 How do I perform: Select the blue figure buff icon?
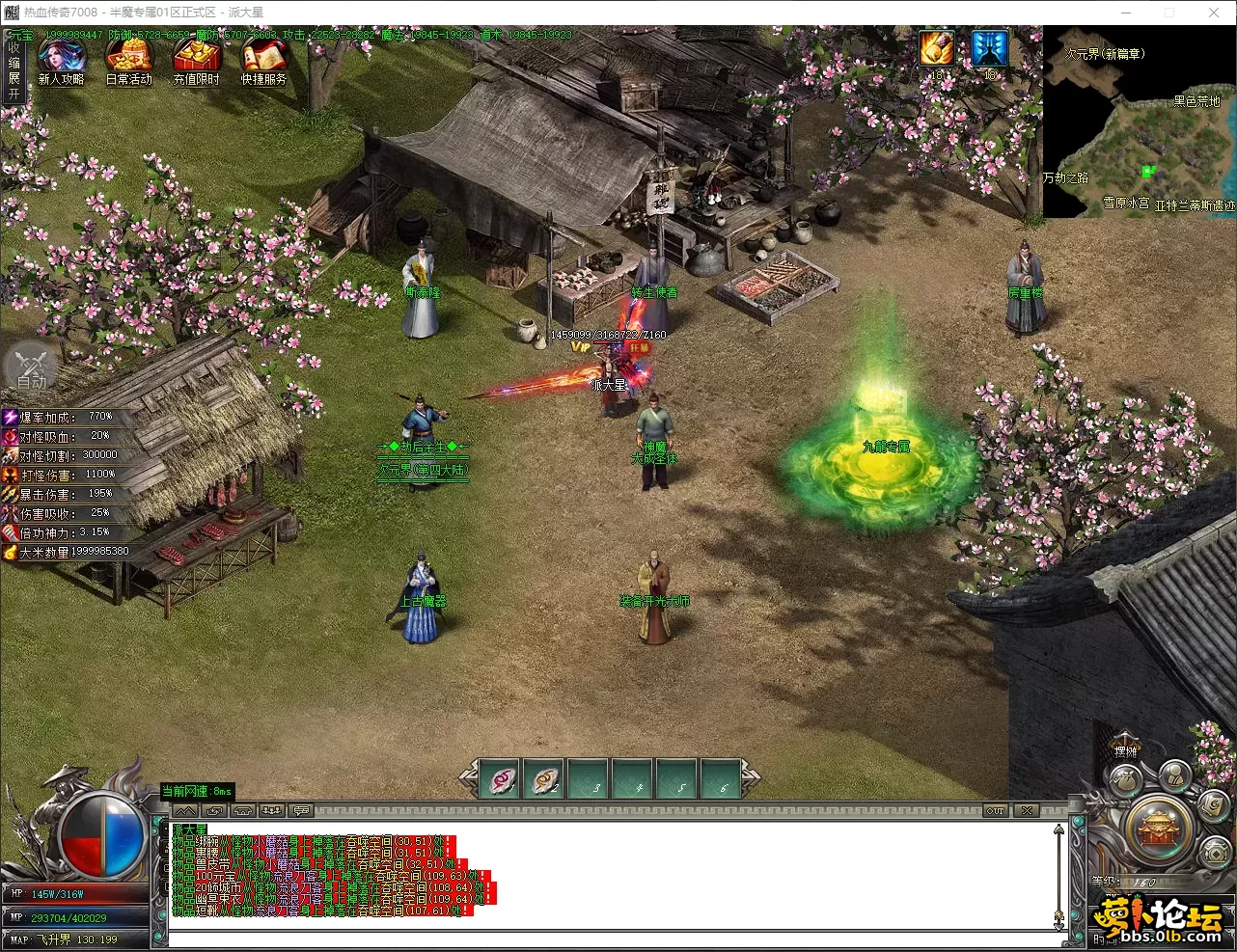(x=989, y=48)
